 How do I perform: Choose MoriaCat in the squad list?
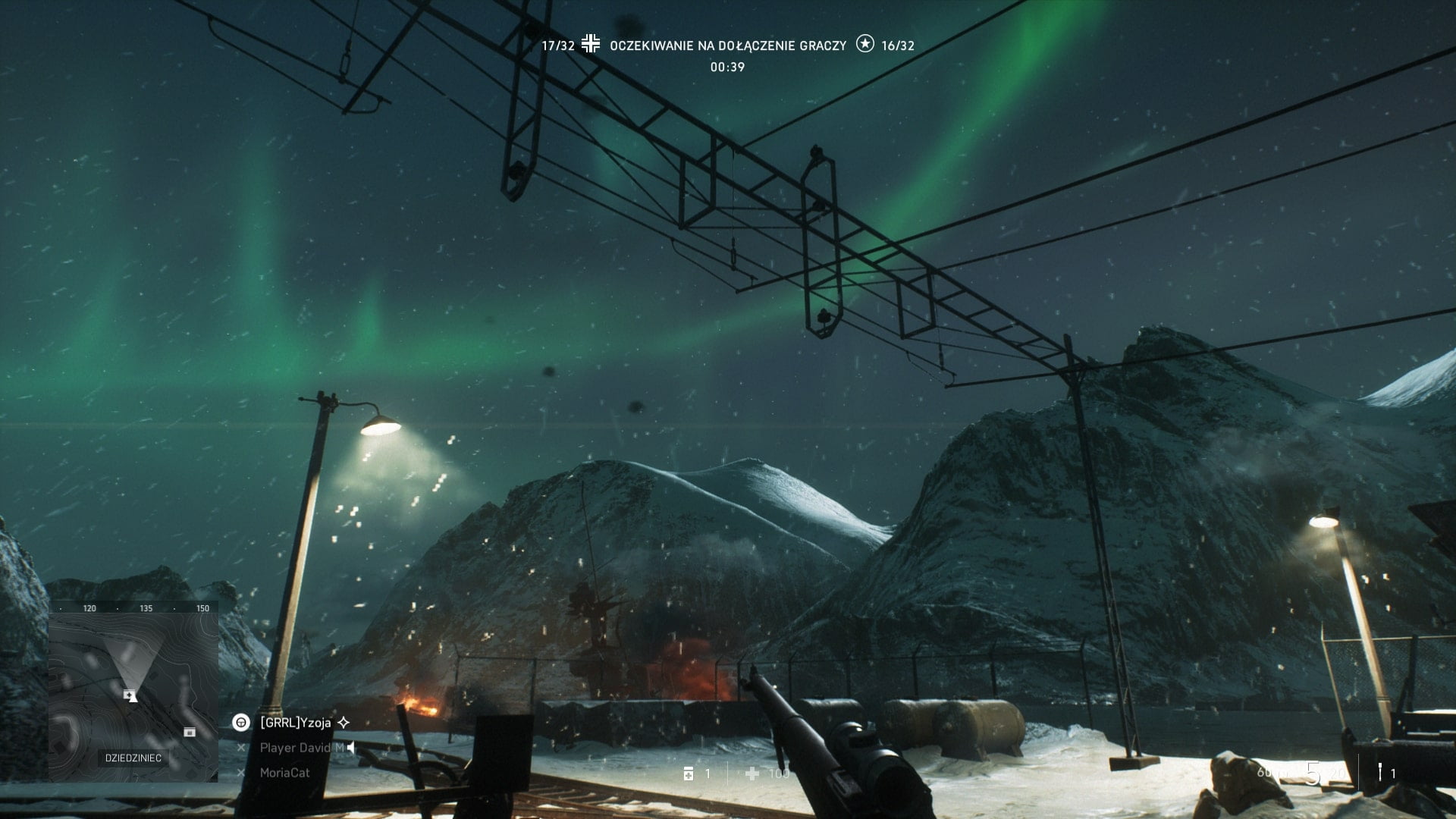(x=284, y=773)
